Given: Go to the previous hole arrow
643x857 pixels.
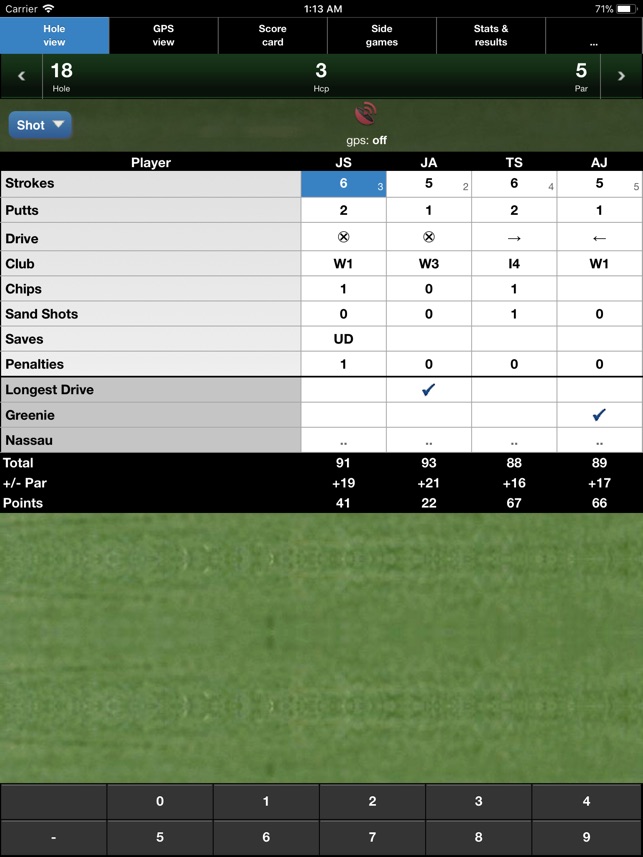Looking at the screenshot, I should [21, 76].
